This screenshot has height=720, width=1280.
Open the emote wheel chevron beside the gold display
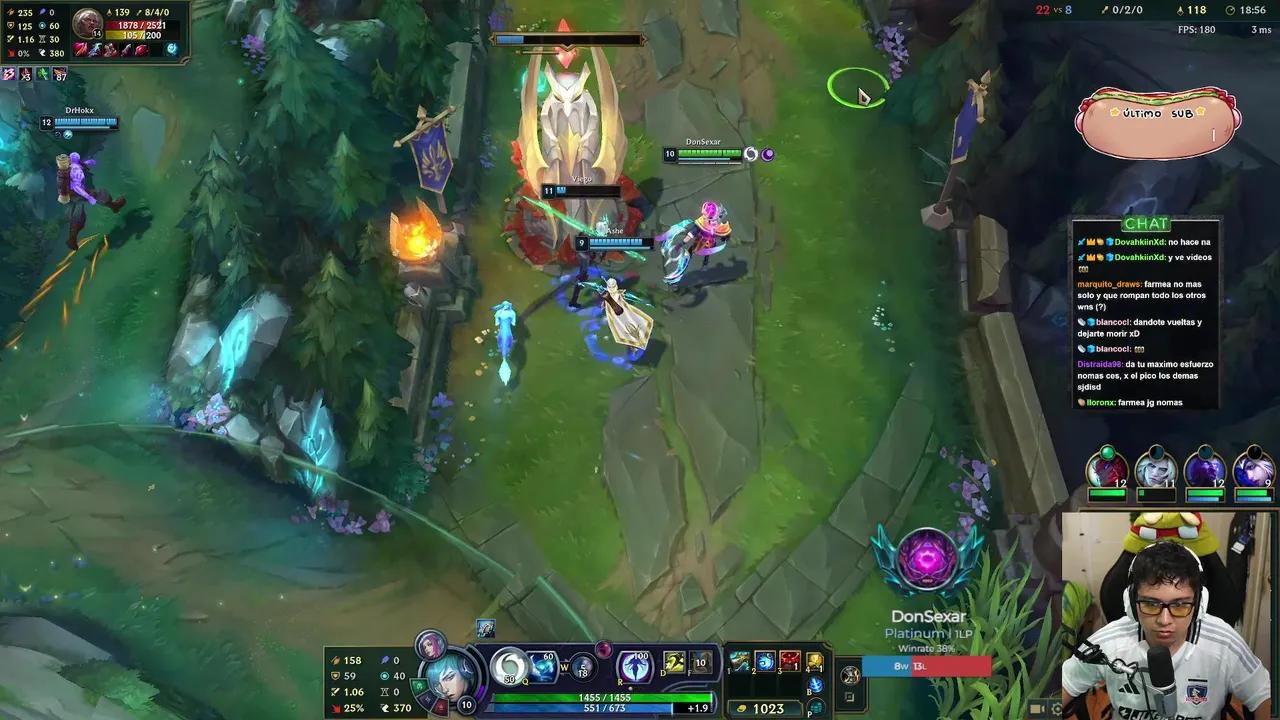pos(850,675)
